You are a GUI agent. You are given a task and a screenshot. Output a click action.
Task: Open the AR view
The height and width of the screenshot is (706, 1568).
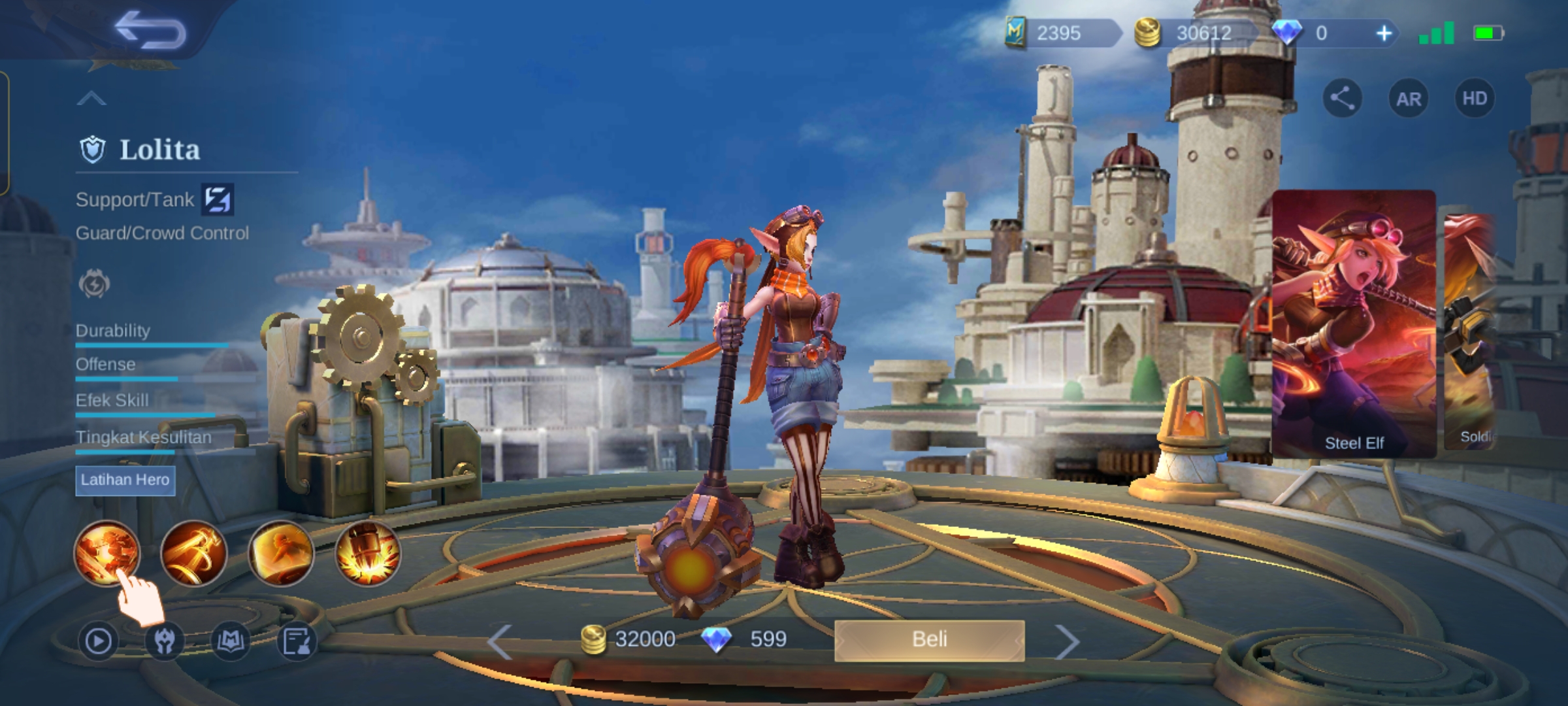pyautogui.click(x=1408, y=99)
